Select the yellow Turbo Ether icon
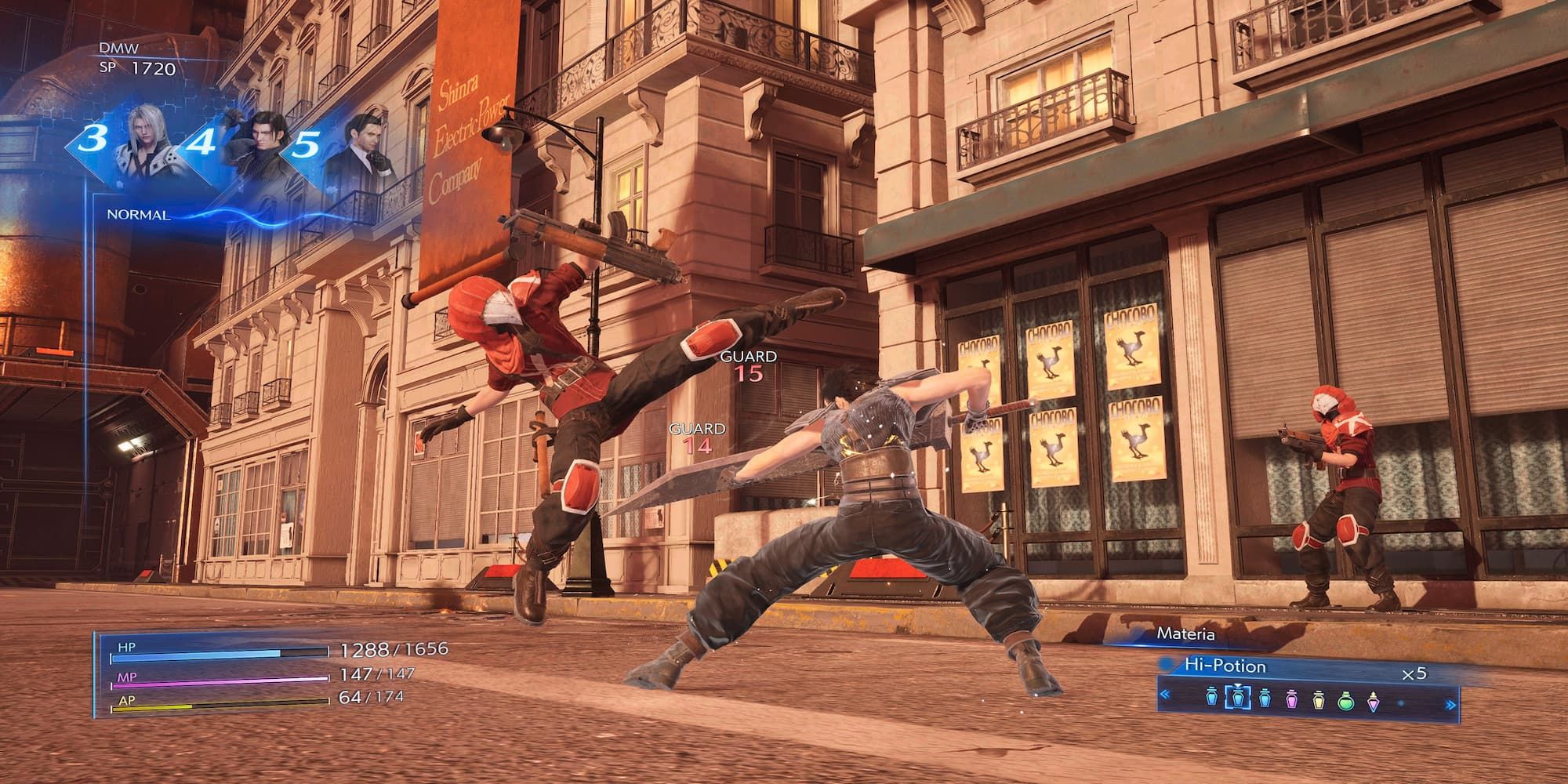This screenshot has width=1568, height=784. 1319,699
